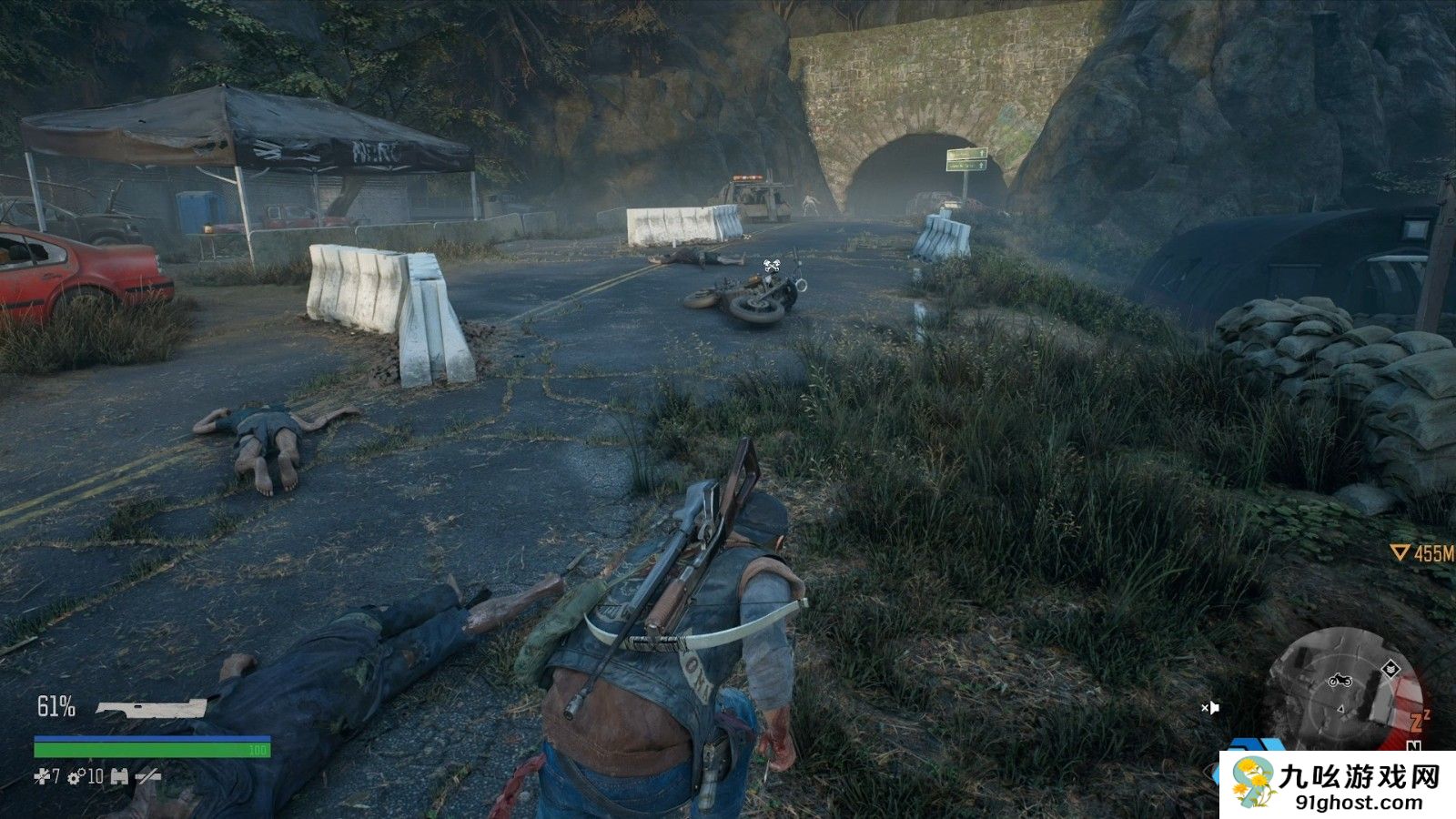1456x819 pixels.
Task: Select the equipped melee weapon icon
Action: tap(151, 708)
